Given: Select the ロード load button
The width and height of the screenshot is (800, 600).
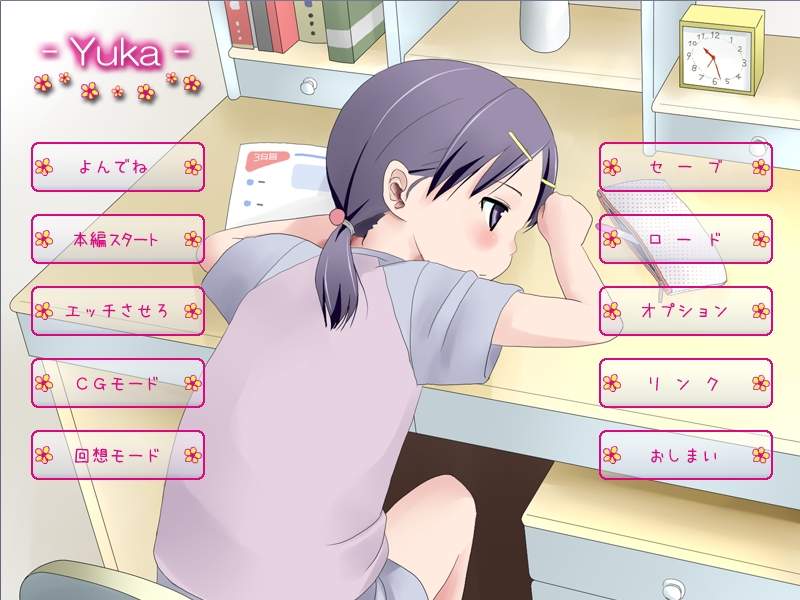Looking at the screenshot, I should coord(685,239).
